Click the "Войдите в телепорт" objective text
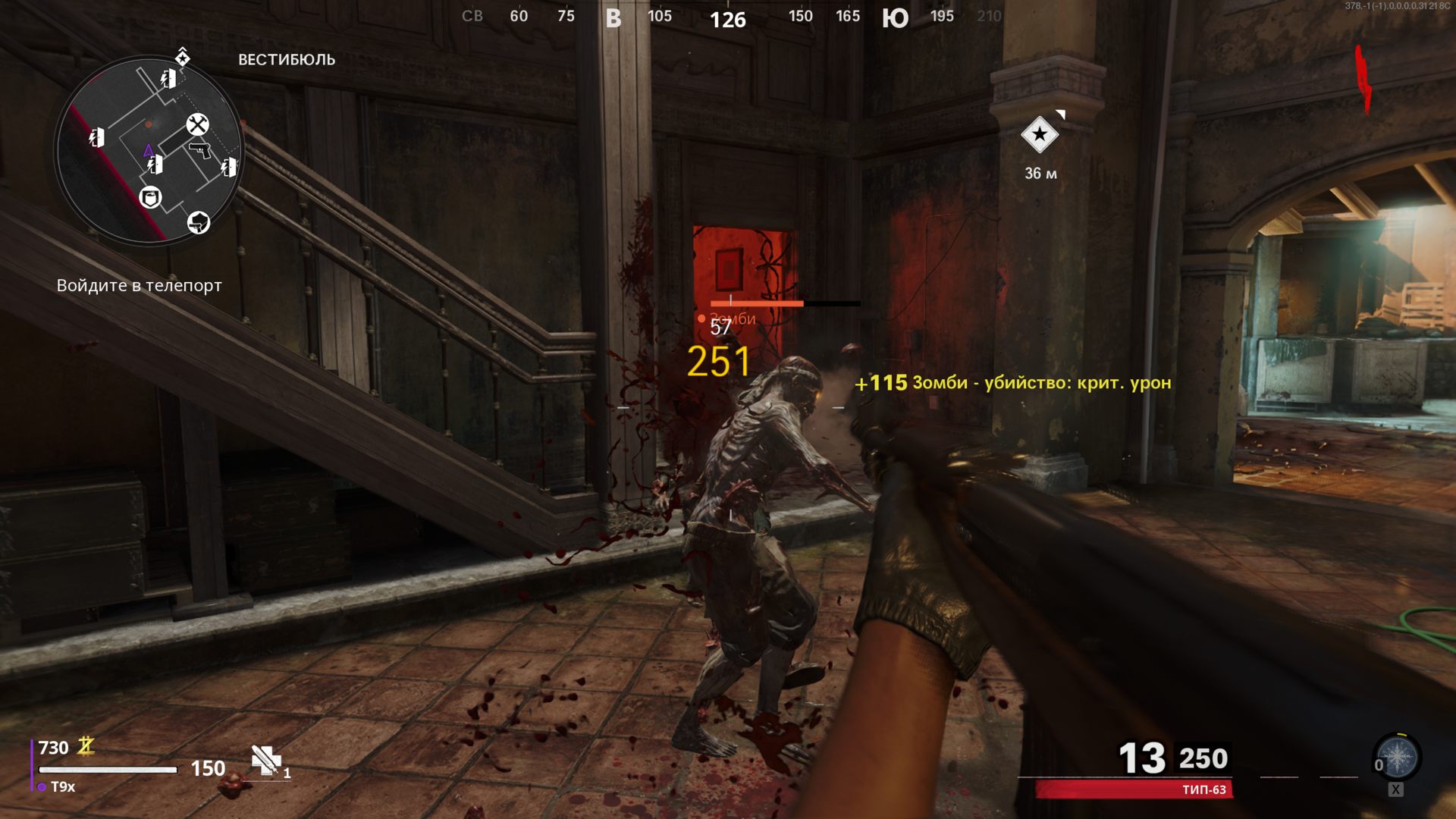This screenshot has width=1456, height=819. tap(140, 286)
